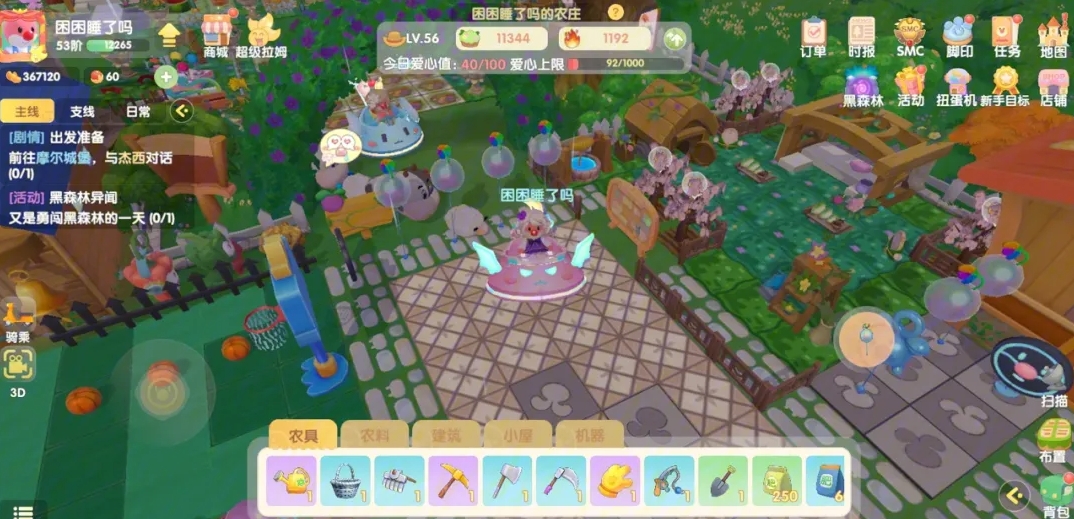Open the 活动 events gift box
The image size is (1074, 519).
click(910, 85)
